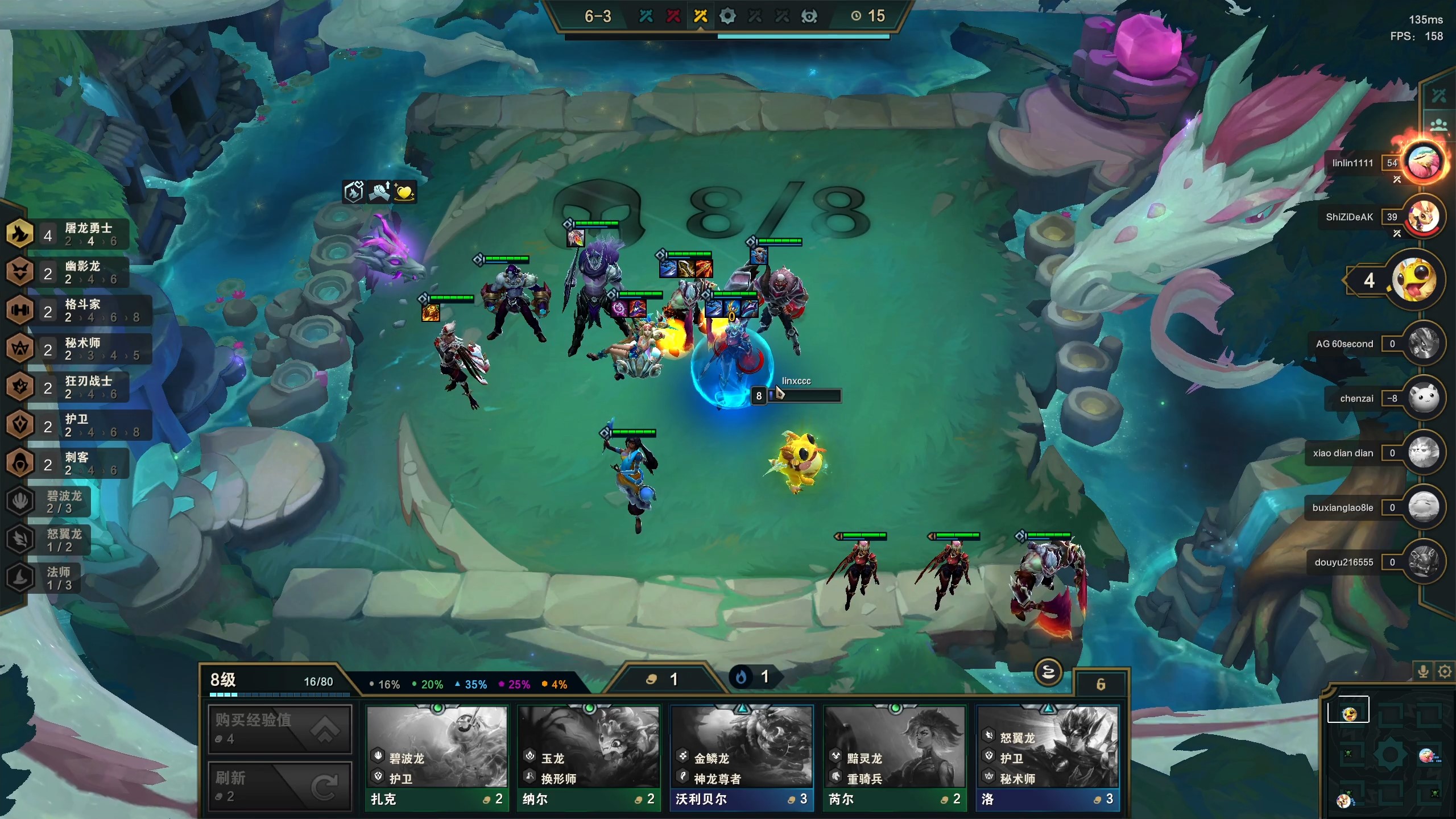1456x819 pixels.
Task: Spectate ShiZiDeAK's board from the player list
Action: click(1423, 217)
